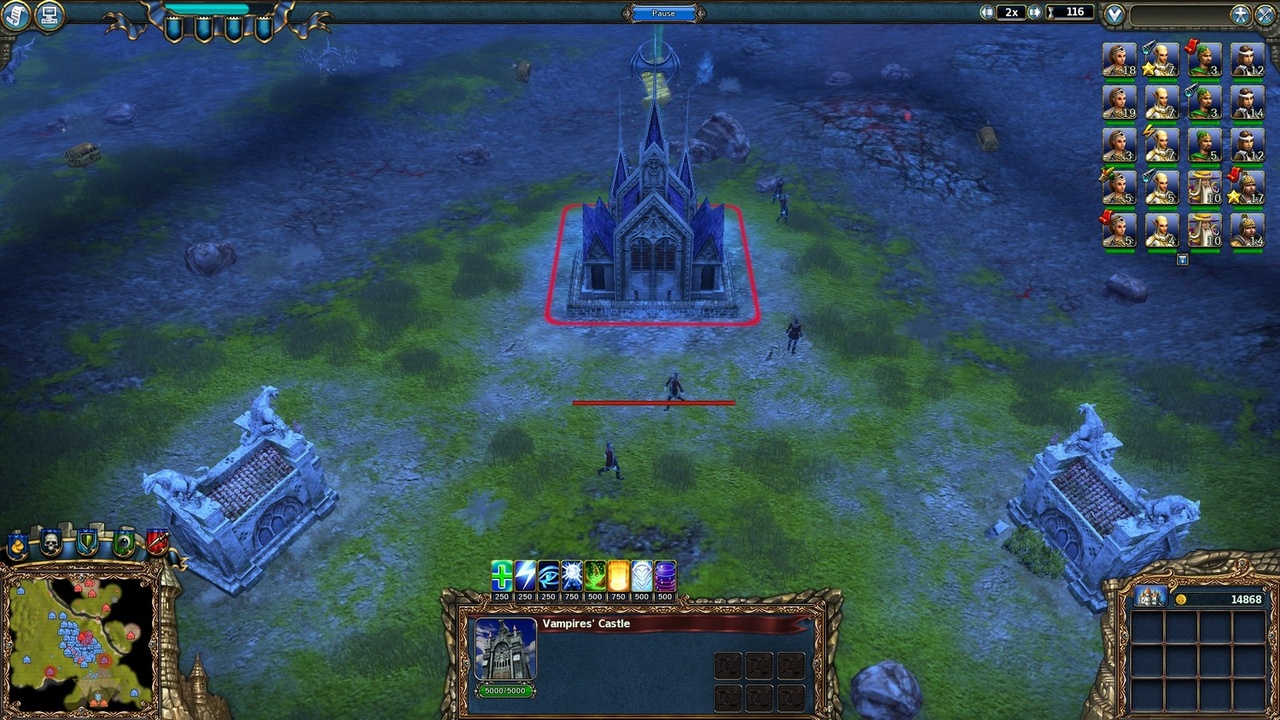Select the Lightning spell costing 250
1280x720 pixels.
(524, 575)
